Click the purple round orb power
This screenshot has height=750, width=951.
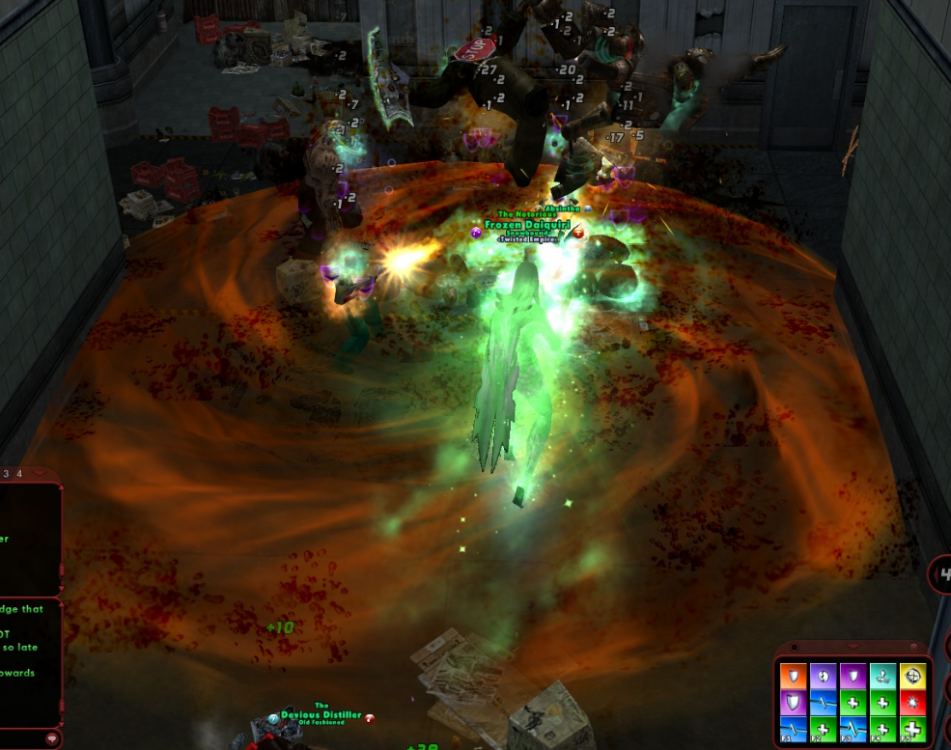coord(822,677)
